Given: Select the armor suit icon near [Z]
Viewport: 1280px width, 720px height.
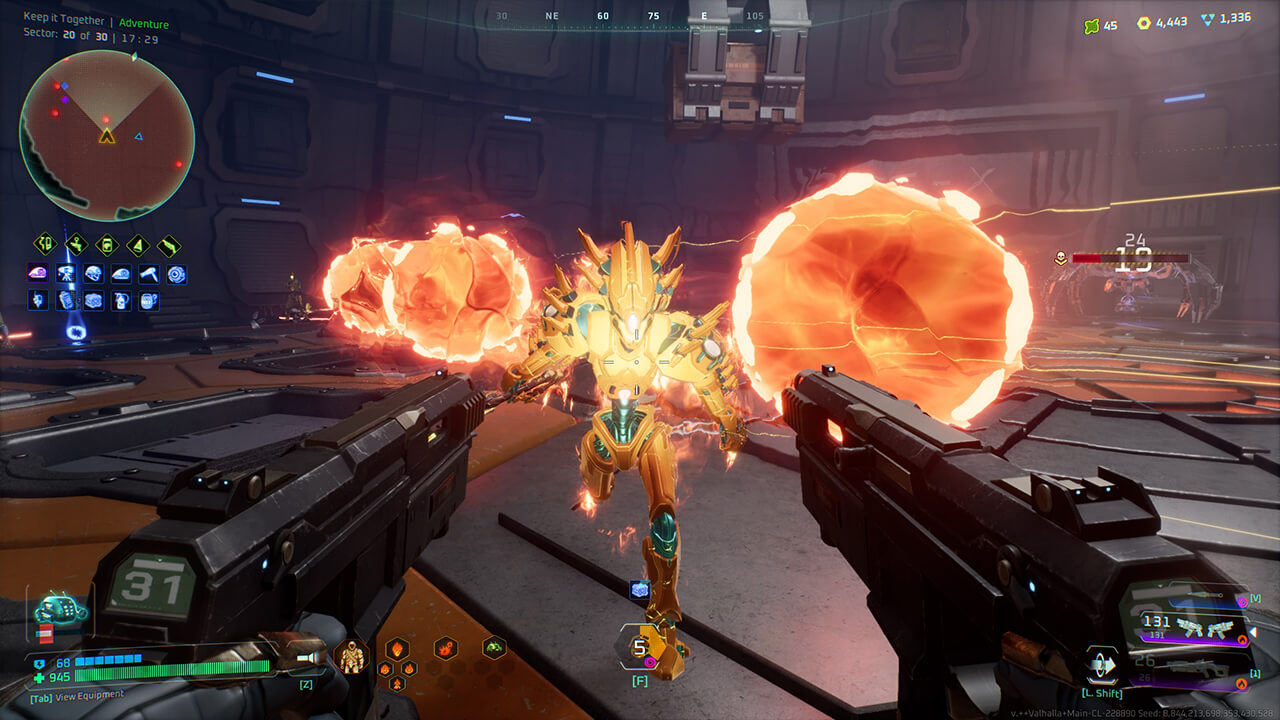Looking at the screenshot, I should point(351,656).
